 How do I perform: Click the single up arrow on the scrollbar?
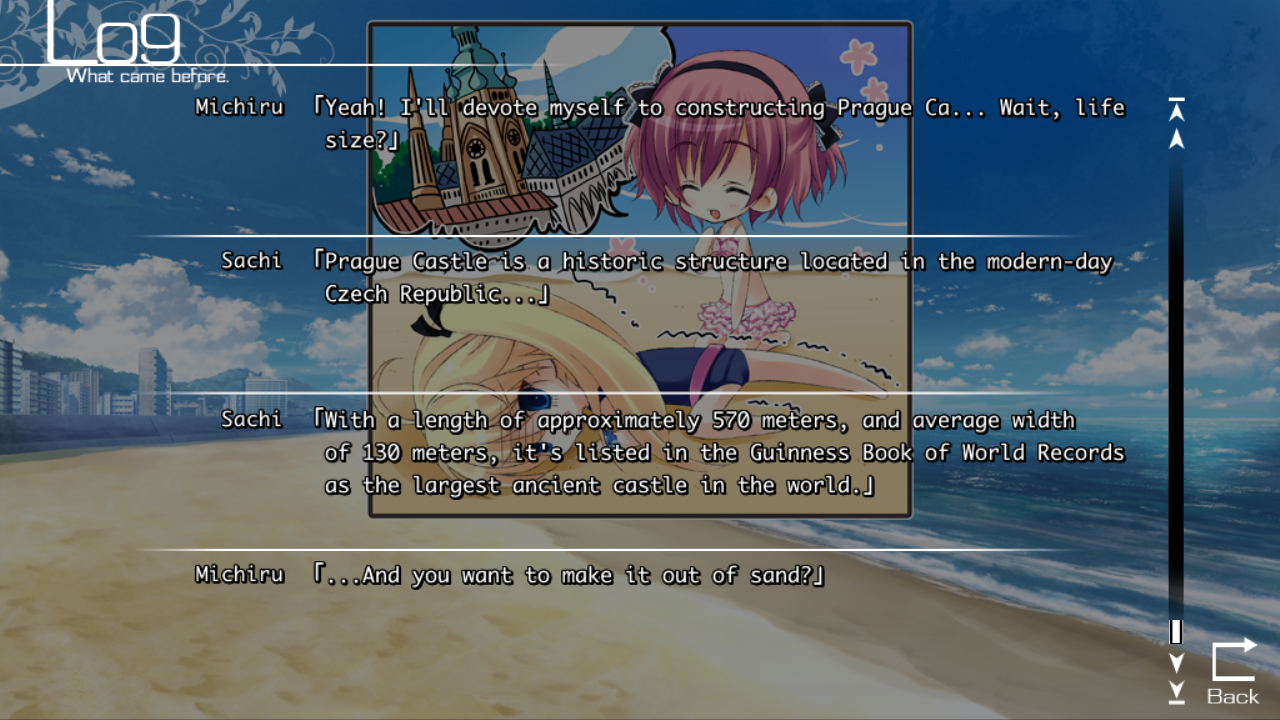point(1176,139)
